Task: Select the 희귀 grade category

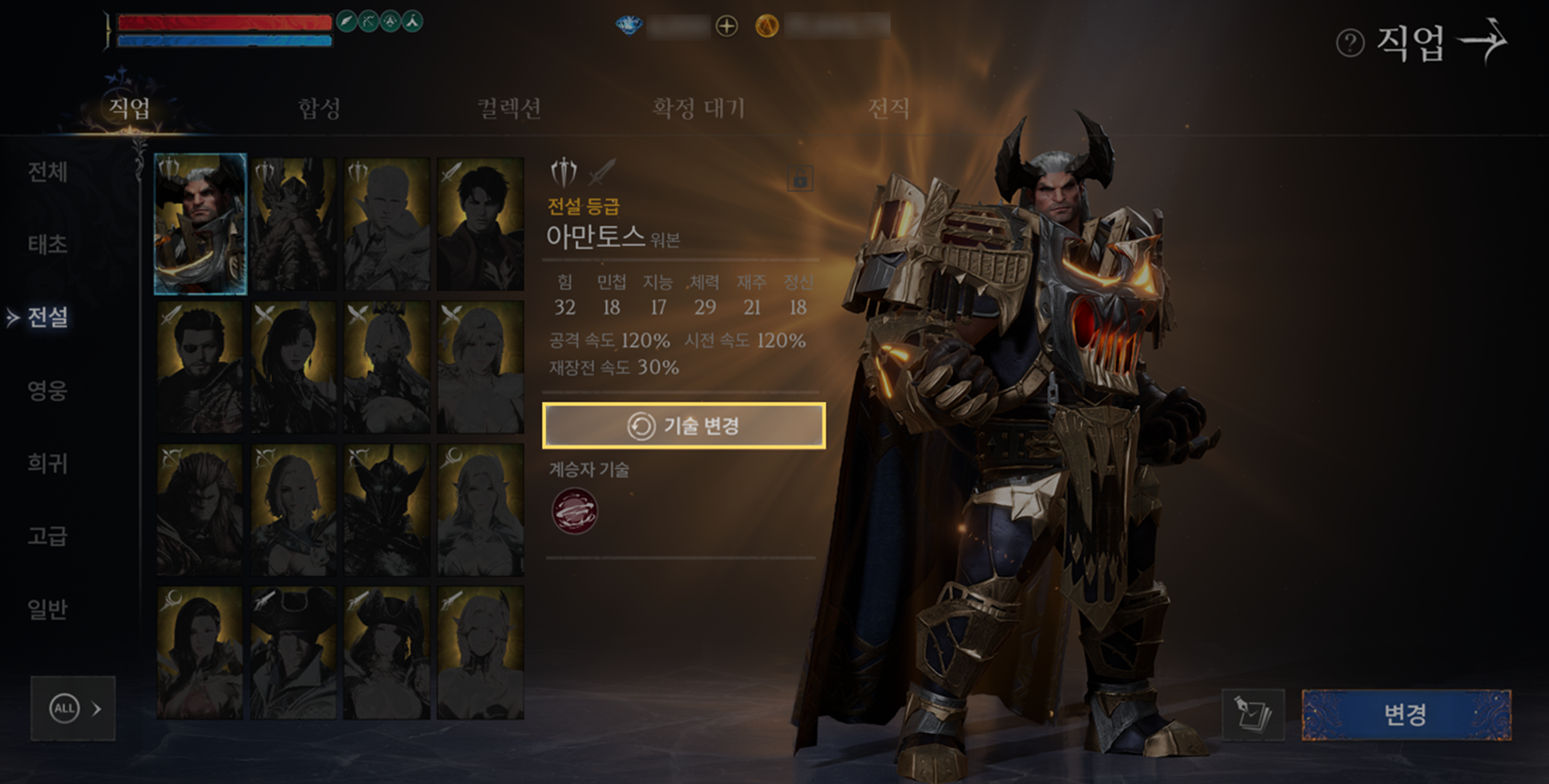Action: [47, 463]
